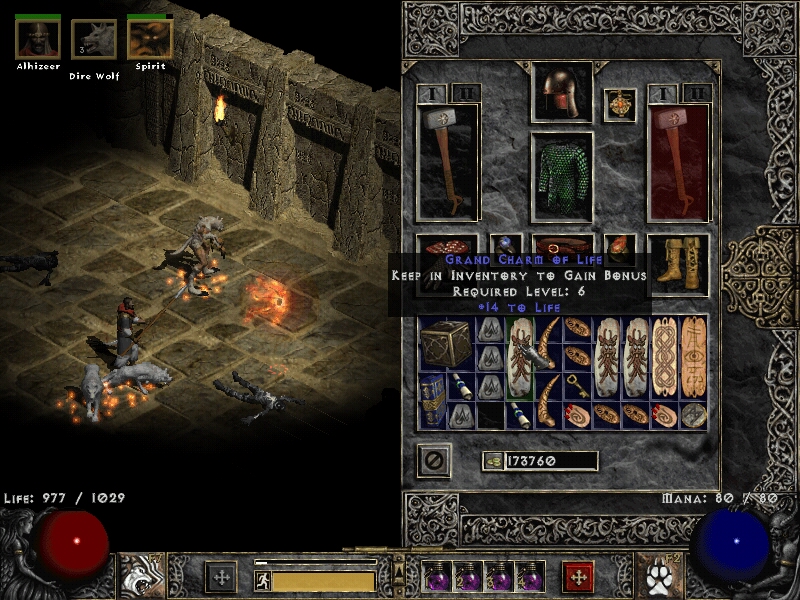Click the gold coin drop button
Image resolution: width=800 pixels, height=600 pixels.
[x=492, y=461]
